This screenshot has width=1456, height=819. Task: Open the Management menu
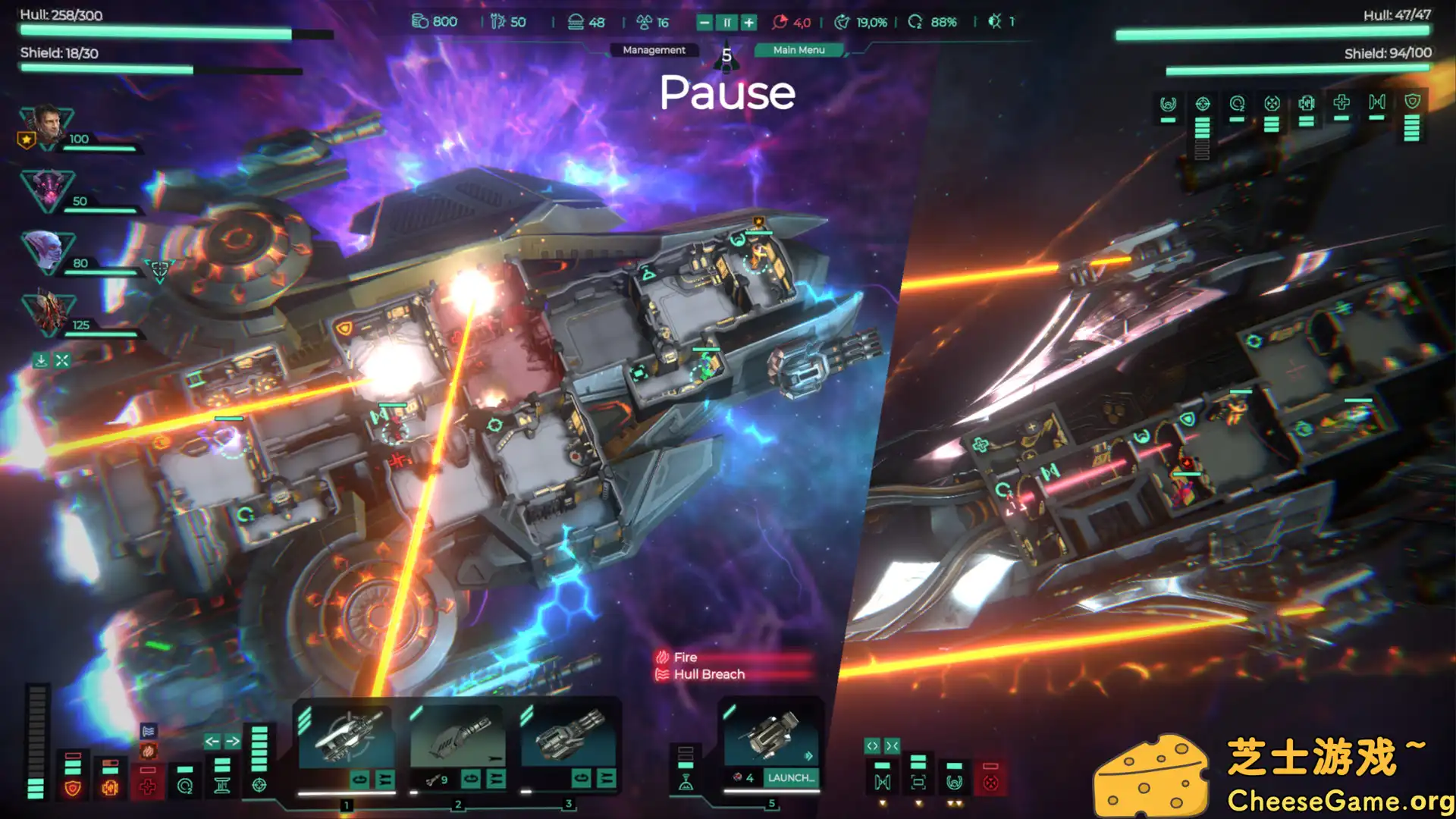(654, 50)
